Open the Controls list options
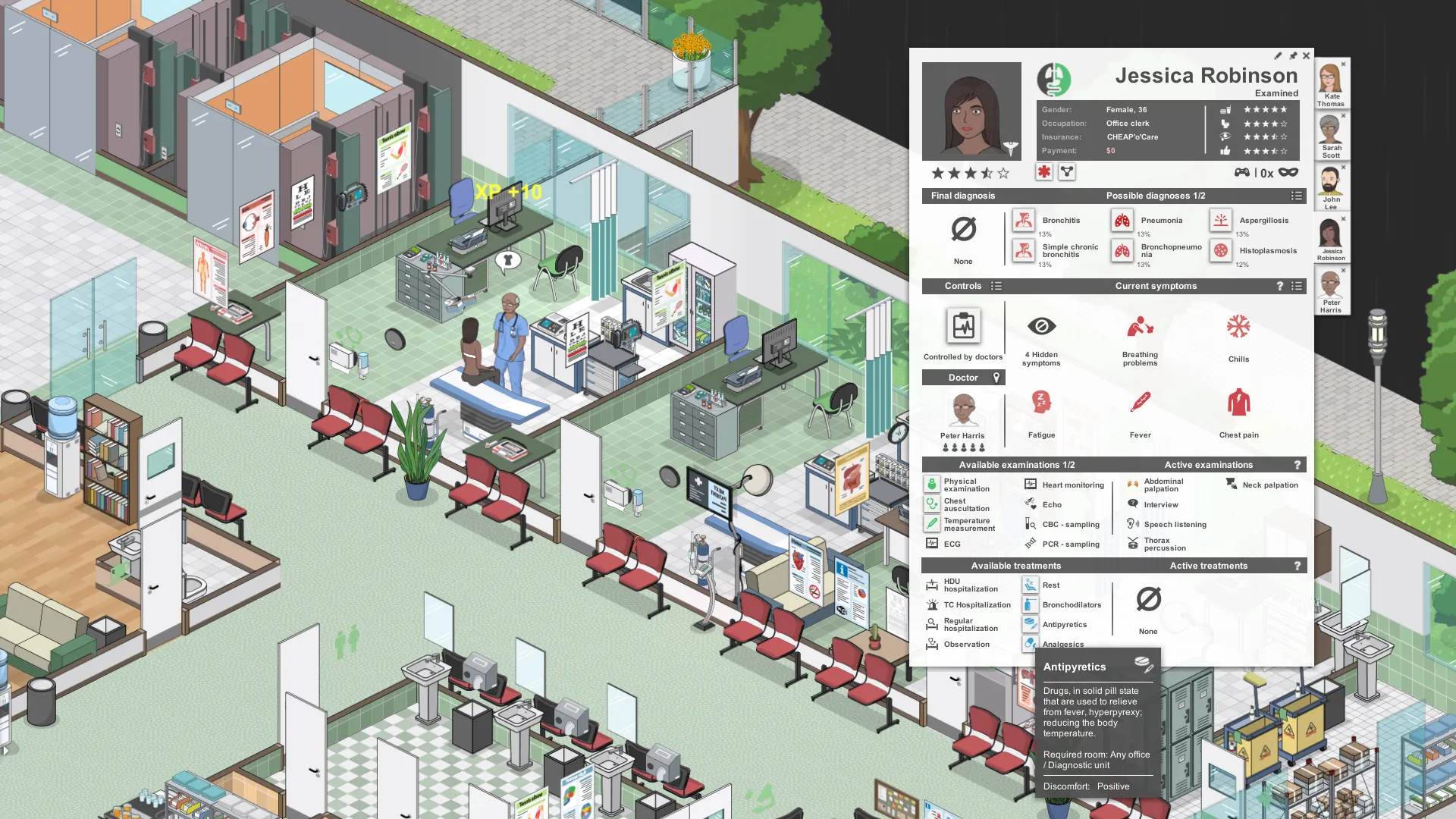 click(x=996, y=286)
